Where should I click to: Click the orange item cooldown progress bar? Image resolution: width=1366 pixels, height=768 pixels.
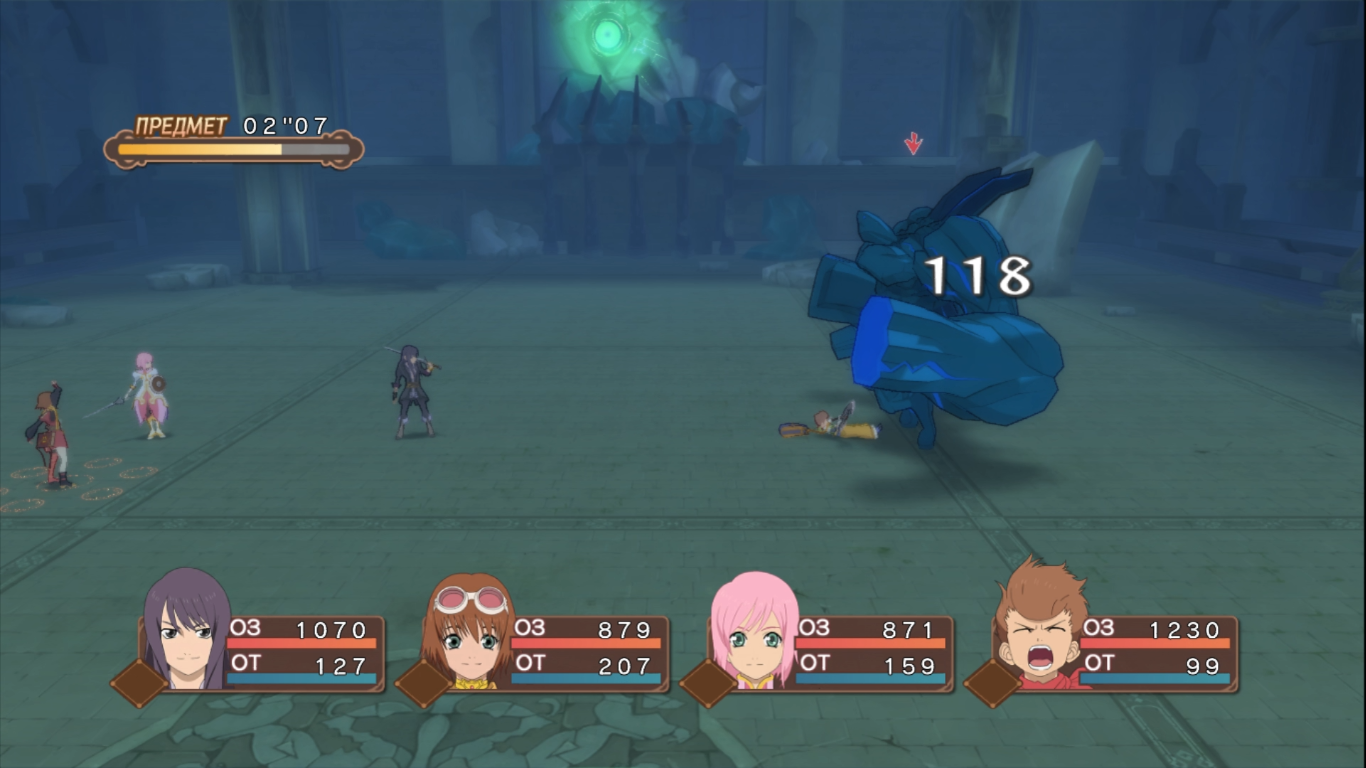click(x=200, y=150)
